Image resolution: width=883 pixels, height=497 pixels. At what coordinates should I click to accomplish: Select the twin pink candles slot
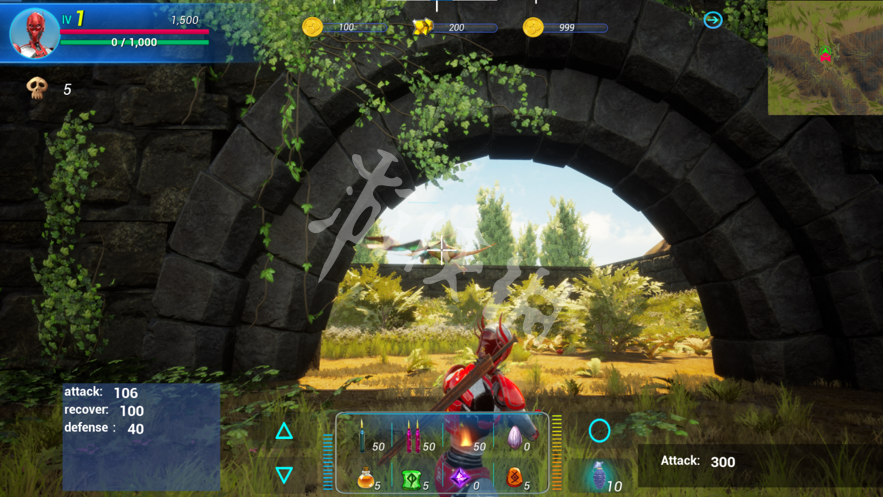click(413, 437)
